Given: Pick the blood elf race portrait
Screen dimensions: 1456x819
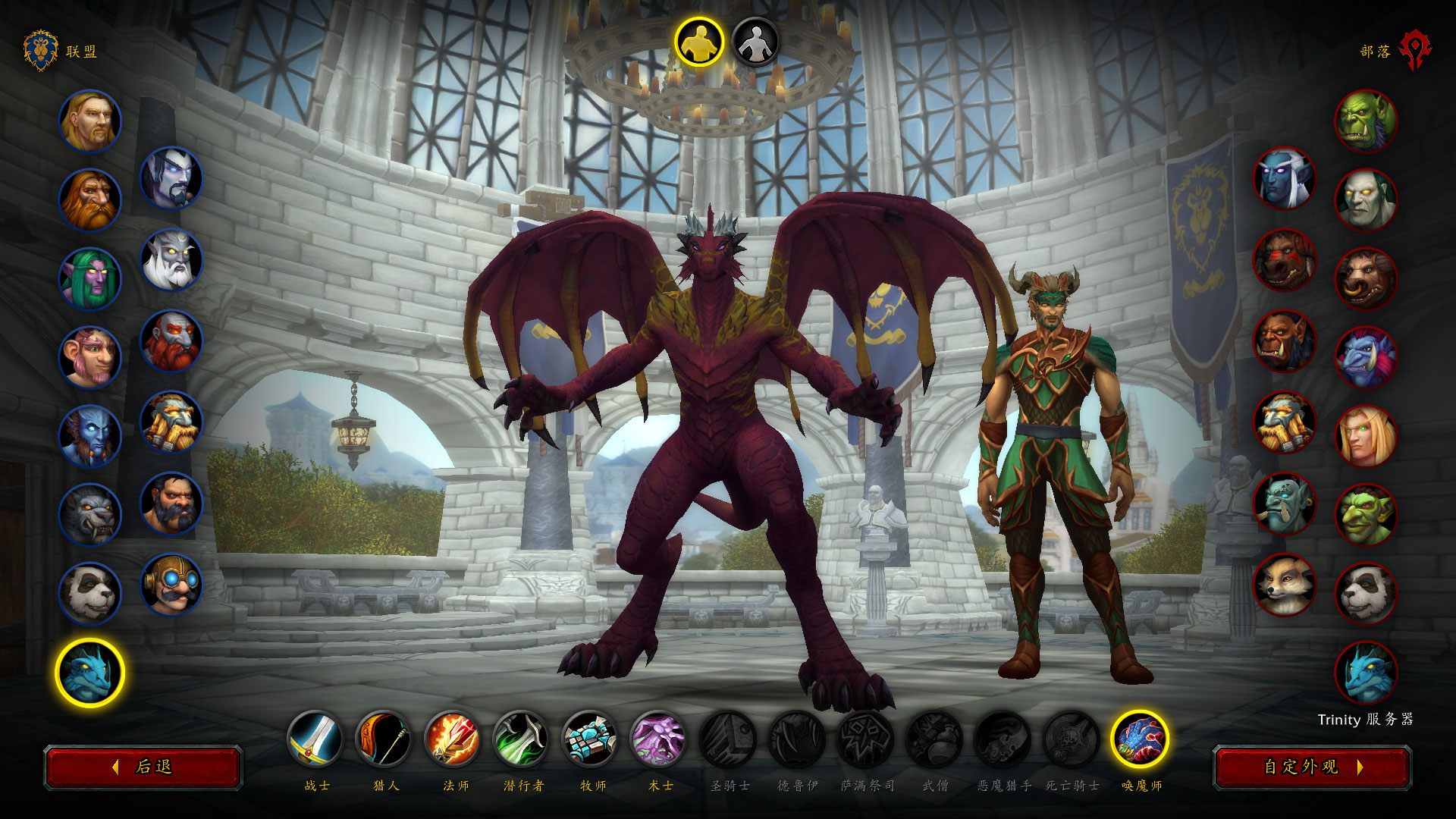Looking at the screenshot, I should coord(1366,436).
